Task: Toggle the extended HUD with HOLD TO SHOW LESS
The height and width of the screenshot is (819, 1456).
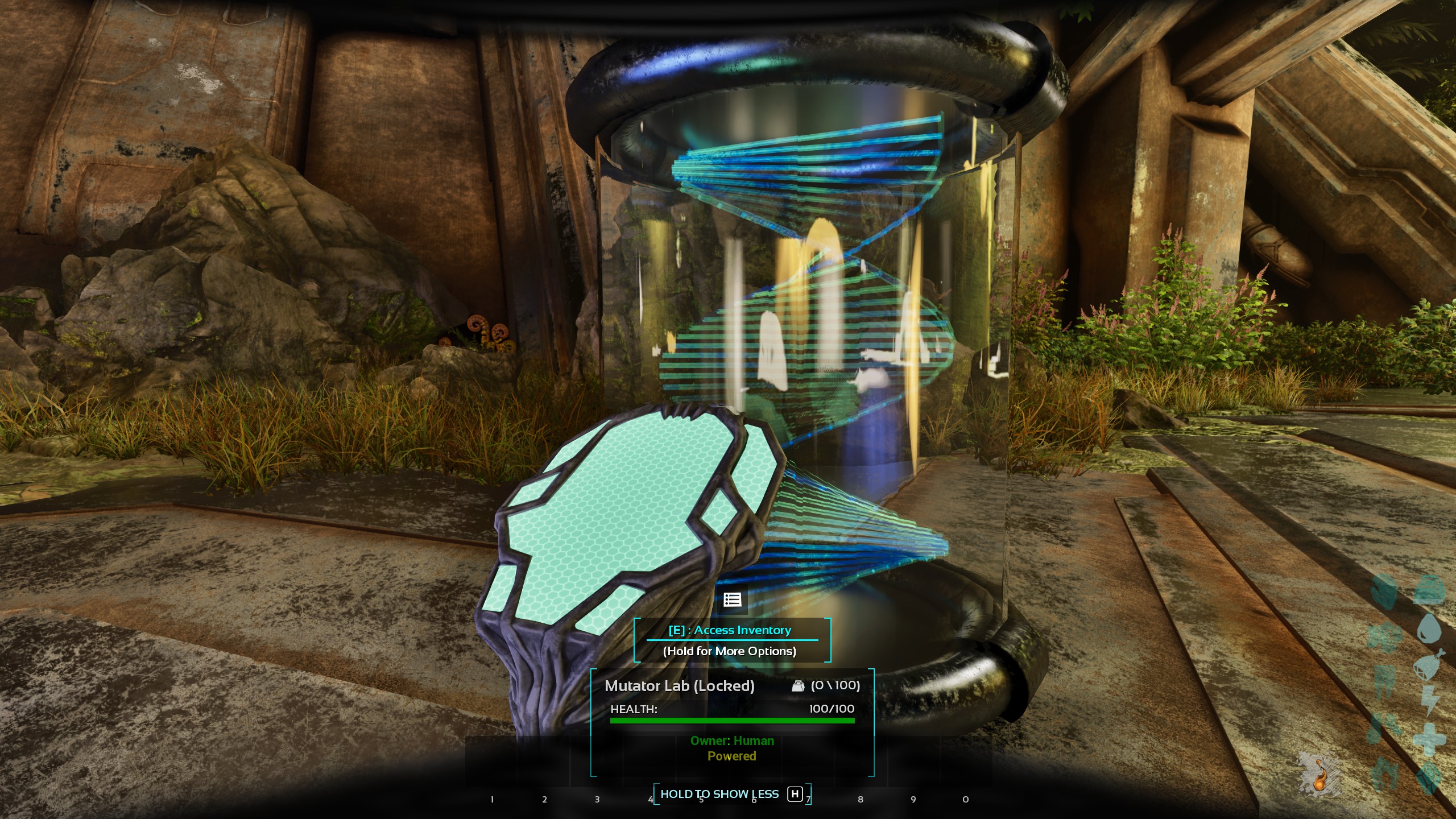Action: (720, 795)
